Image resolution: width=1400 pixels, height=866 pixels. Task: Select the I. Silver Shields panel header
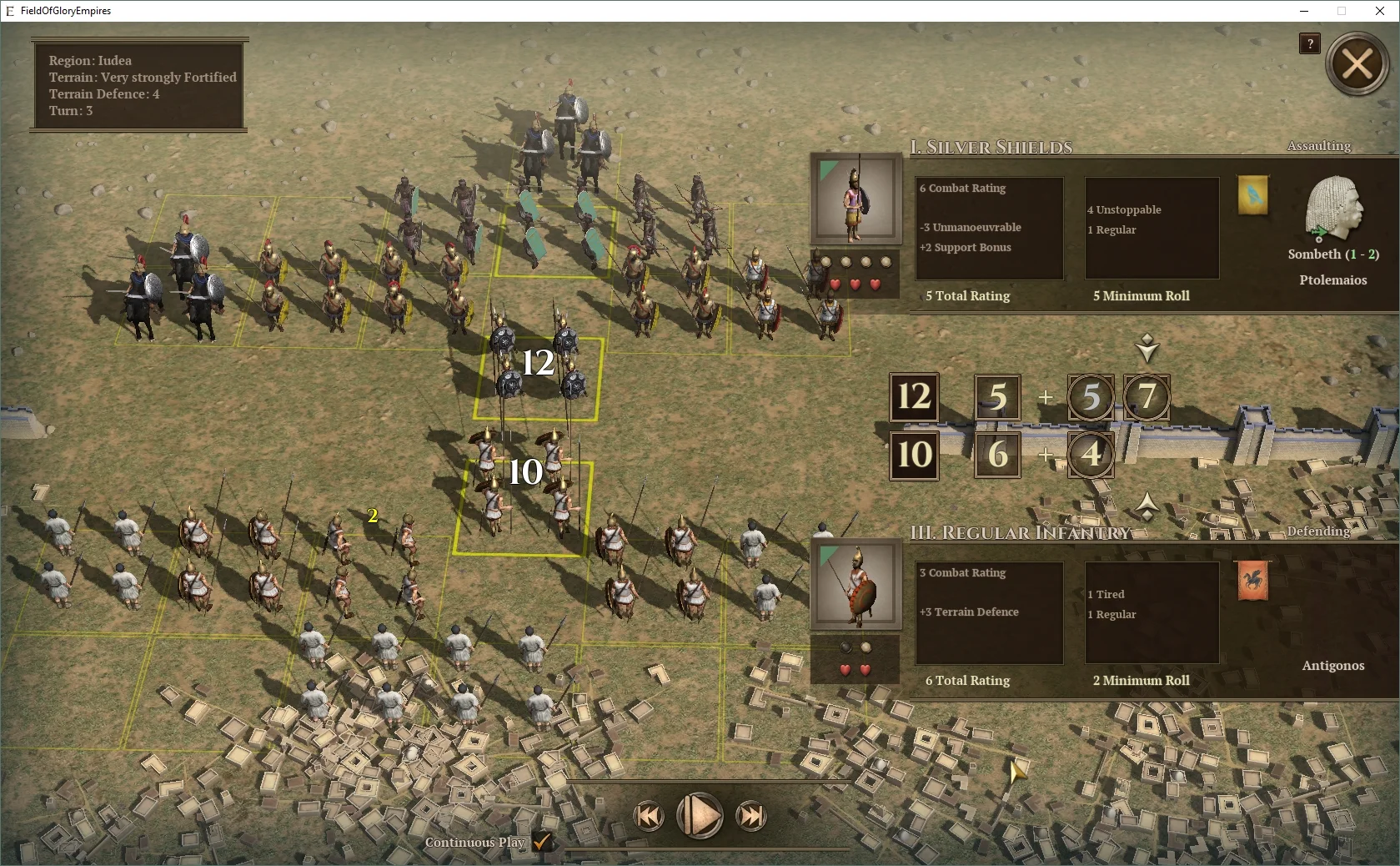click(x=991, y=147)
